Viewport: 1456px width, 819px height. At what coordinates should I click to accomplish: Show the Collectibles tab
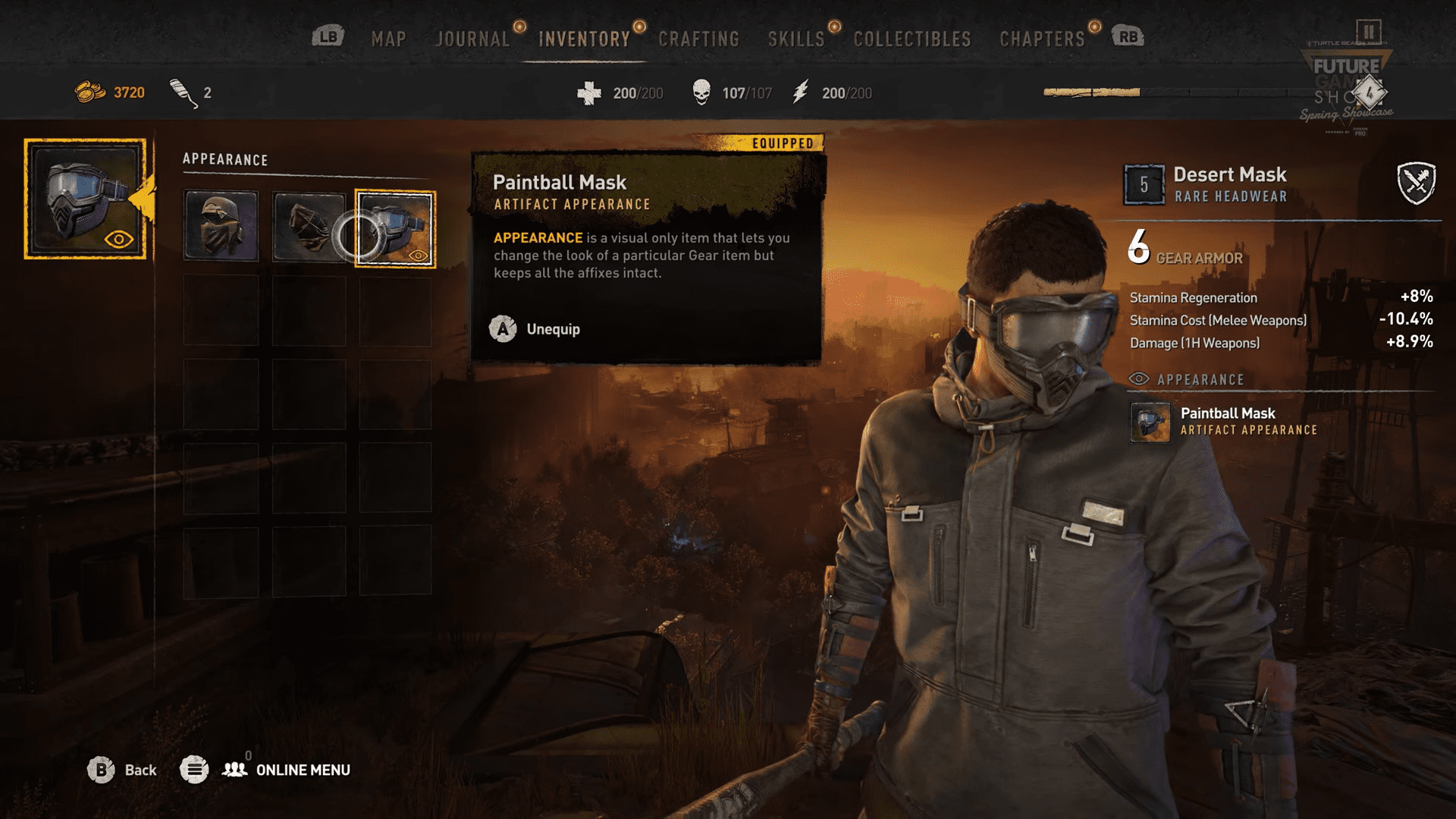tap(912, 39)
